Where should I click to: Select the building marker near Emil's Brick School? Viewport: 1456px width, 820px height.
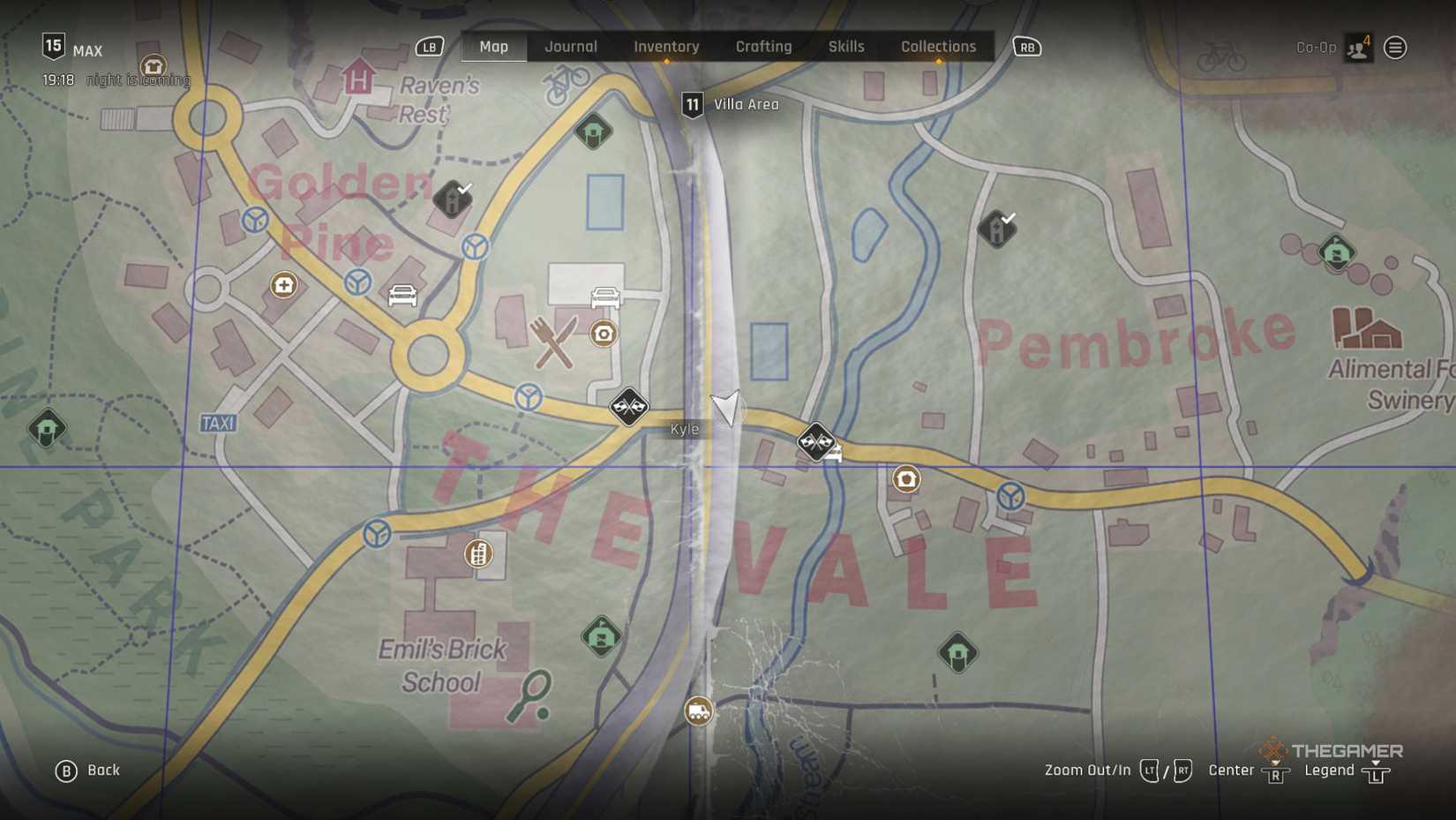coord(478,554)
